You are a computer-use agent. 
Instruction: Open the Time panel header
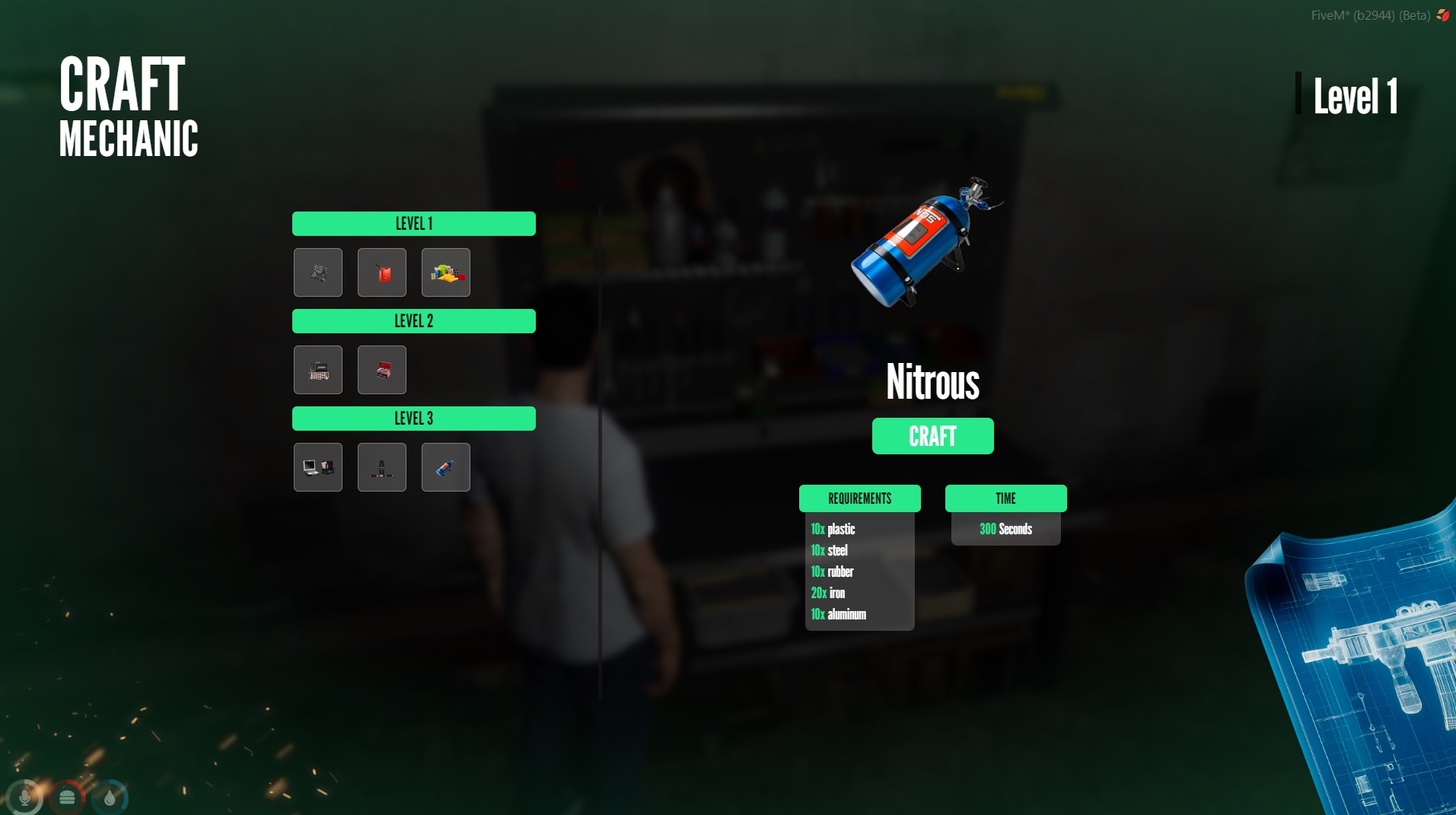tap(1006, 498)
